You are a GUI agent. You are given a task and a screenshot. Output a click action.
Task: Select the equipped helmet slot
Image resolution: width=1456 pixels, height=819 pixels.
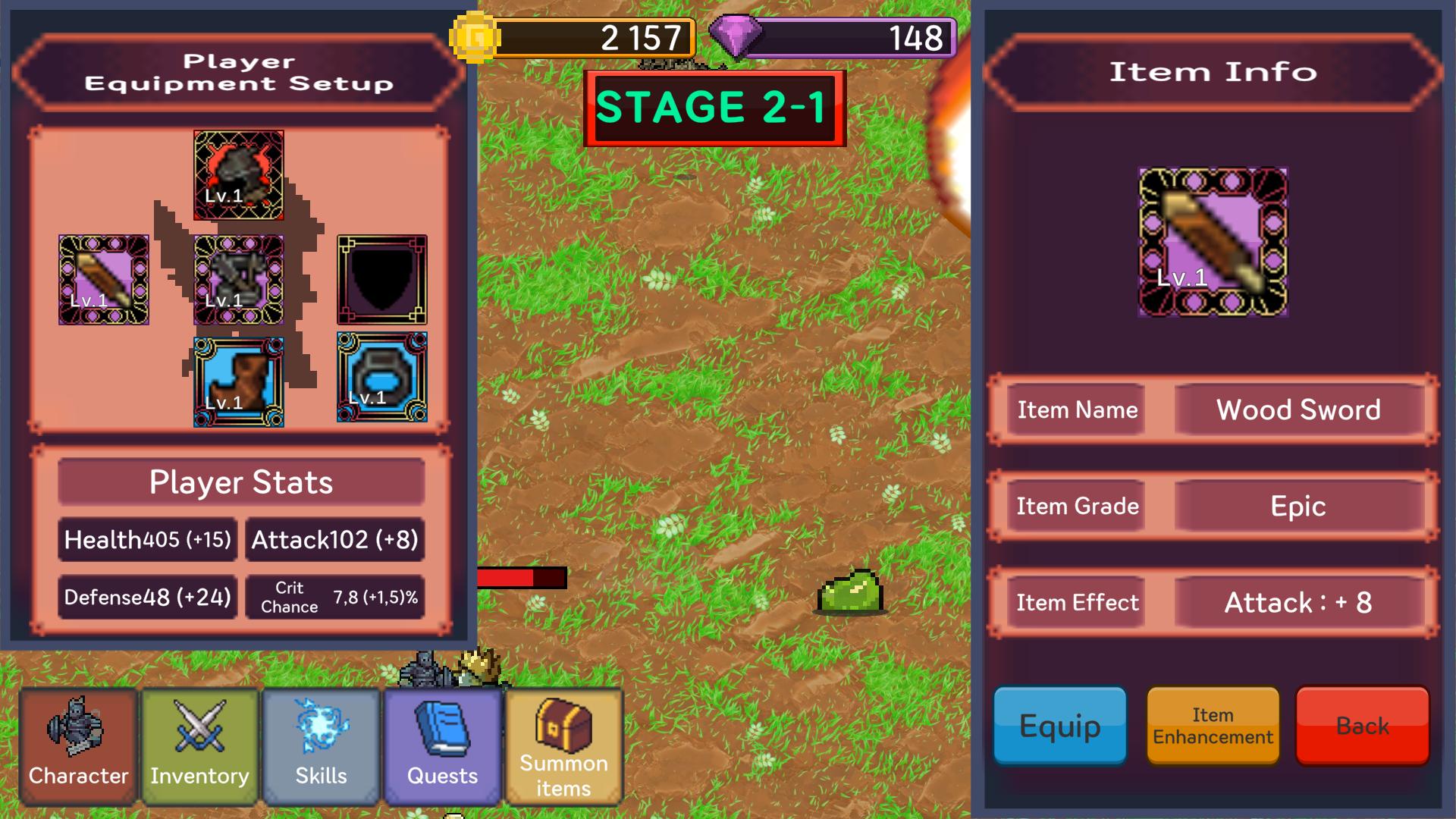239,173
